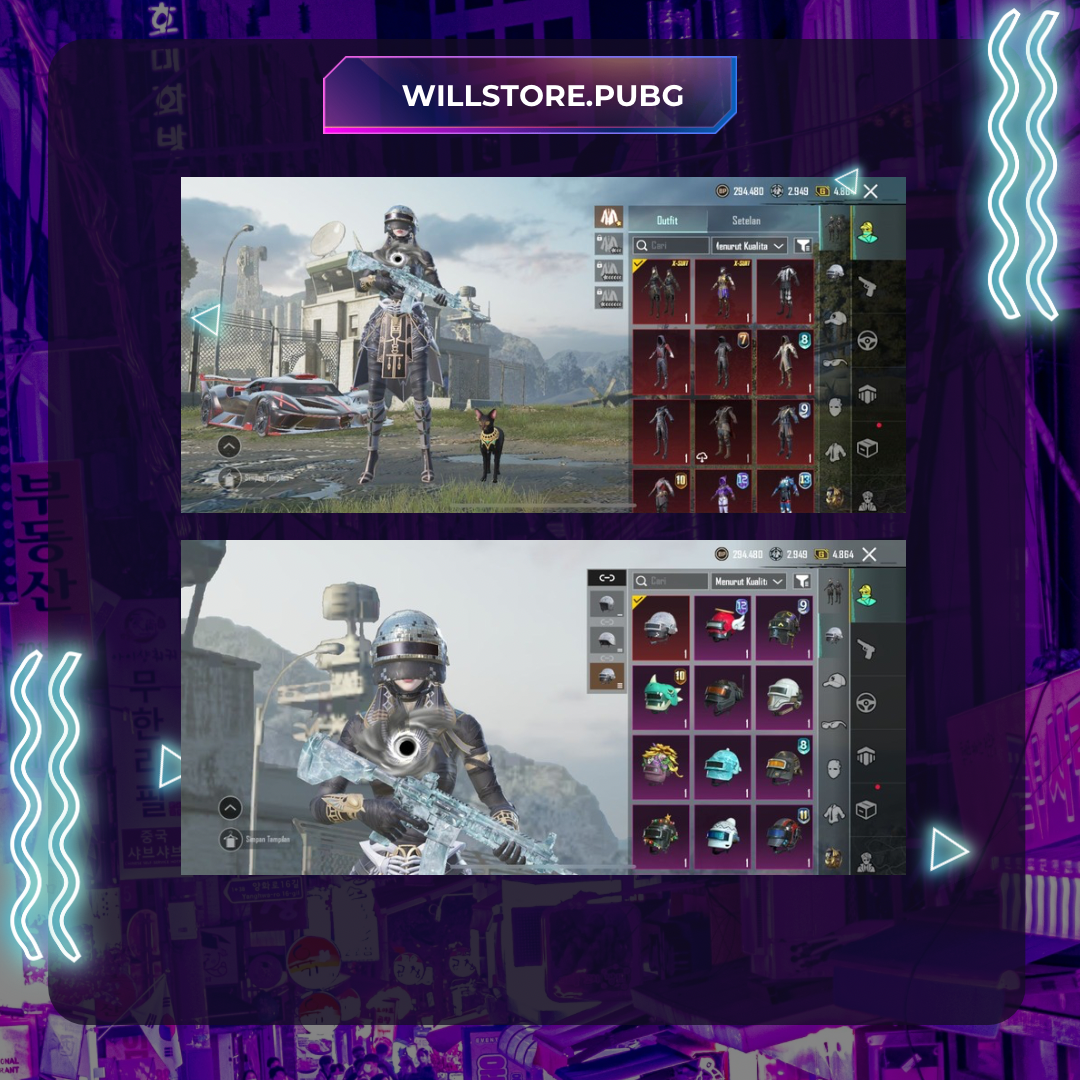Choose the helmet with level 11 badge
1080x1080 pixels.
click(785, 837)
